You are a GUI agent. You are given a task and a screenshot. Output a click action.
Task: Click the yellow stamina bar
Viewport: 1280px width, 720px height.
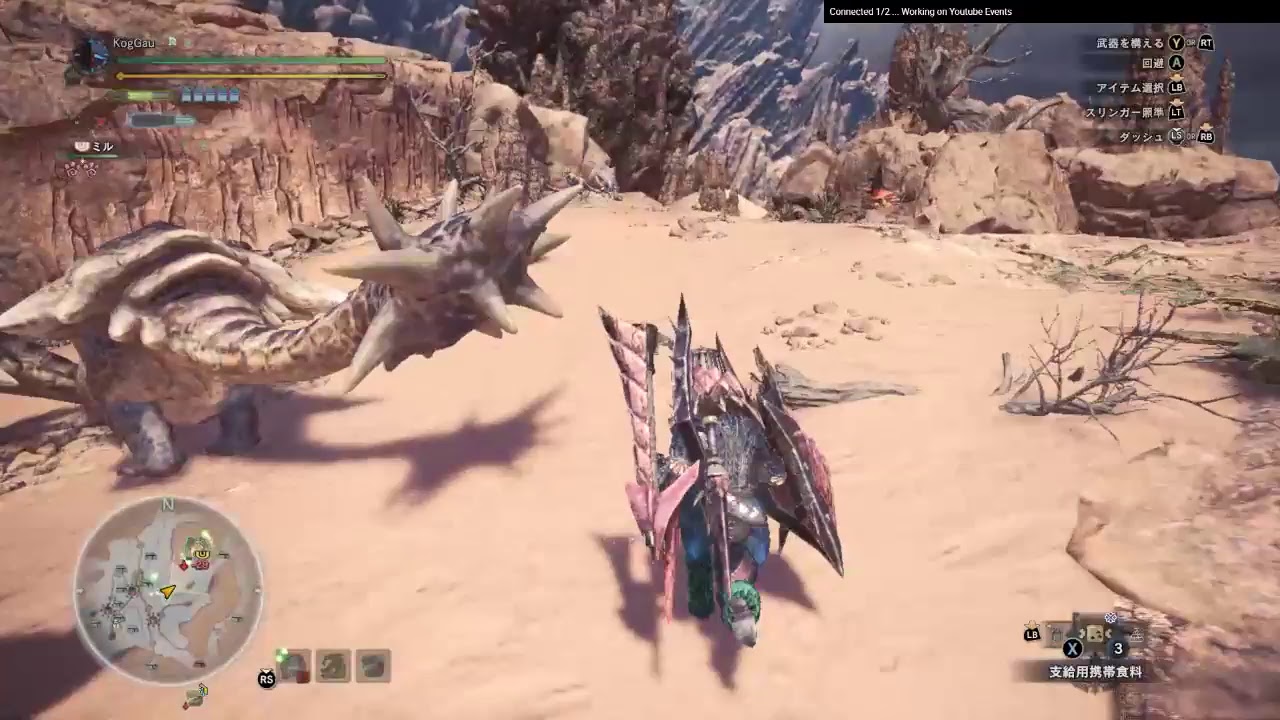coord(250,76)
